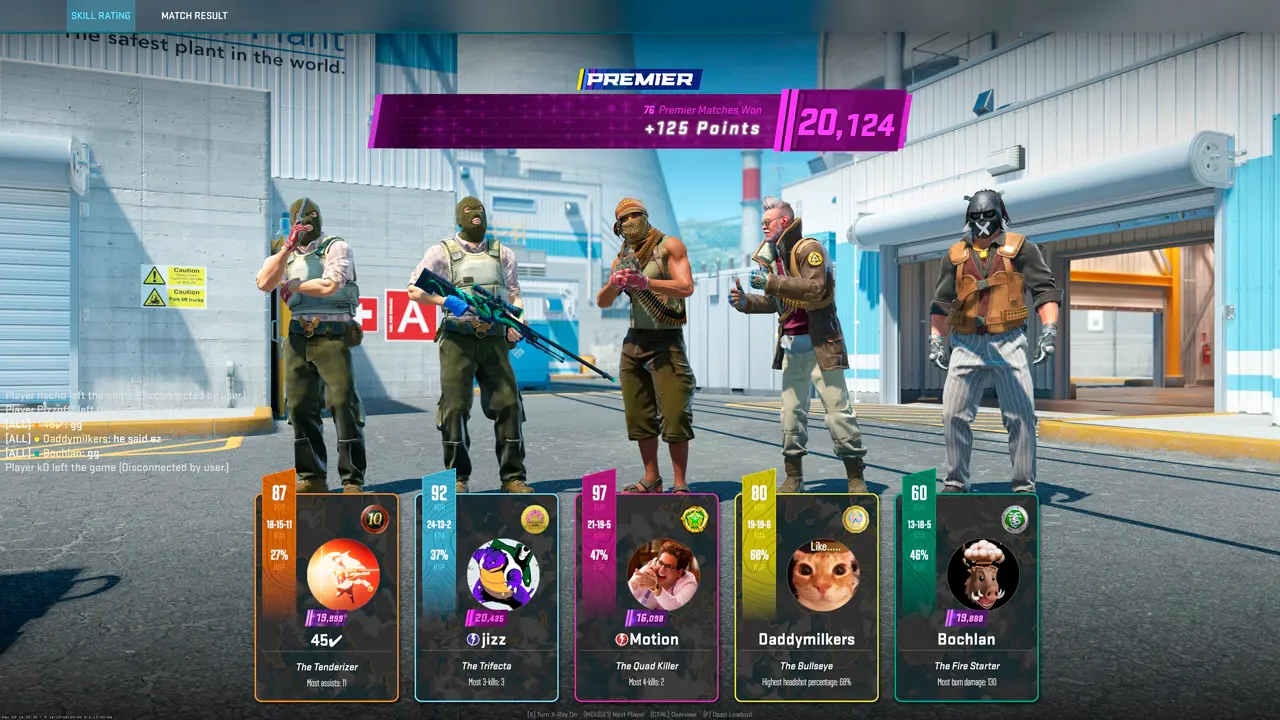Screen dimensions: 1280x720
Task: Open the Match Result tab
Action: [x=194, y=16]
